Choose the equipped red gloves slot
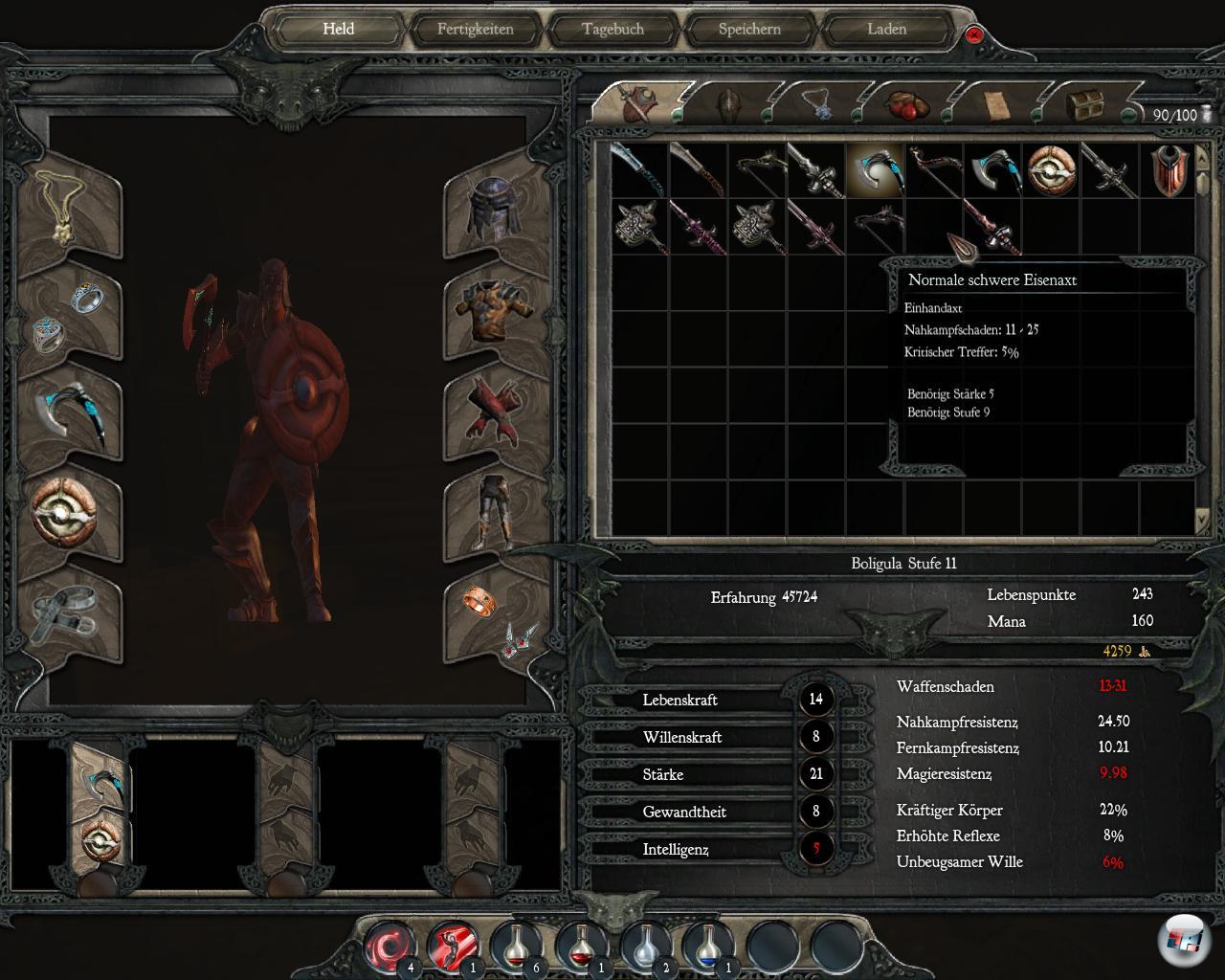The width and height of the screenshot is (1225, 980). [x=492, y=413]
